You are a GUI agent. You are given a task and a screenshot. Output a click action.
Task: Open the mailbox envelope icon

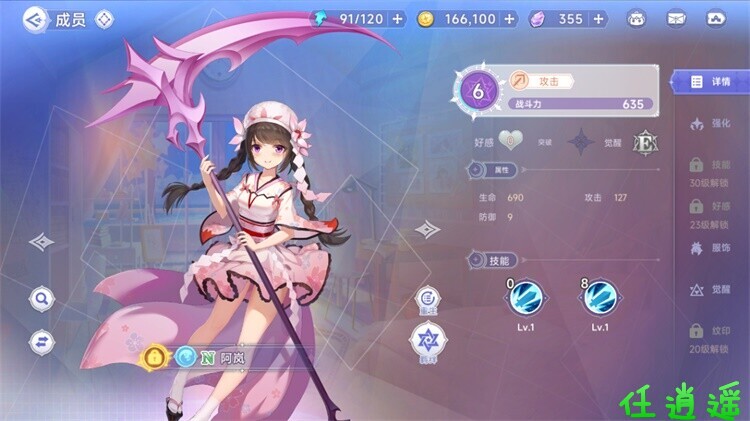(x=676, y=19)
